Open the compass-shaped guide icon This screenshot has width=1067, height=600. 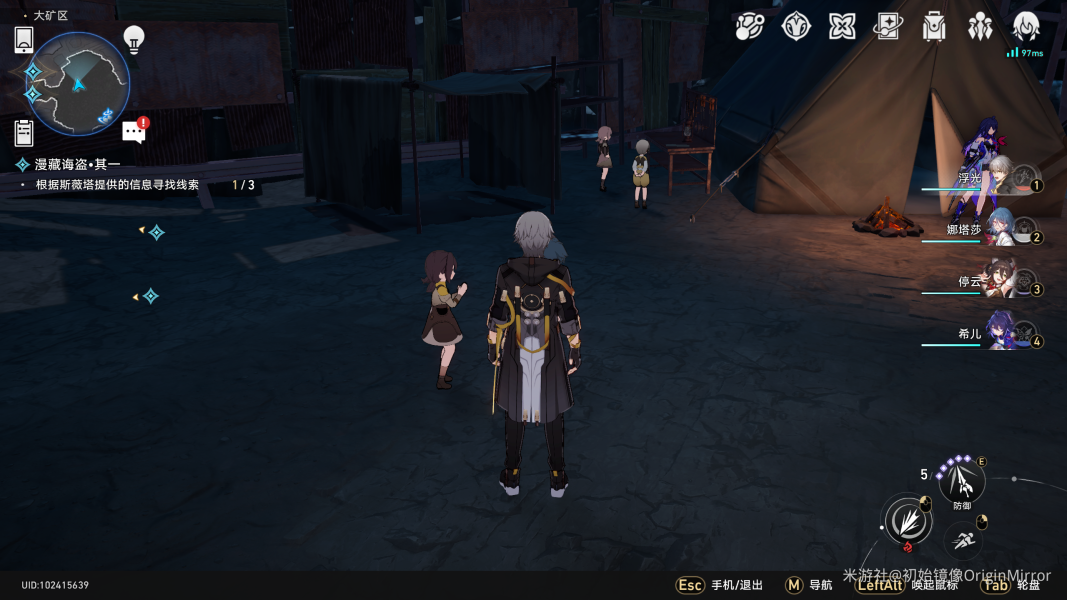[x=796, y=27]
